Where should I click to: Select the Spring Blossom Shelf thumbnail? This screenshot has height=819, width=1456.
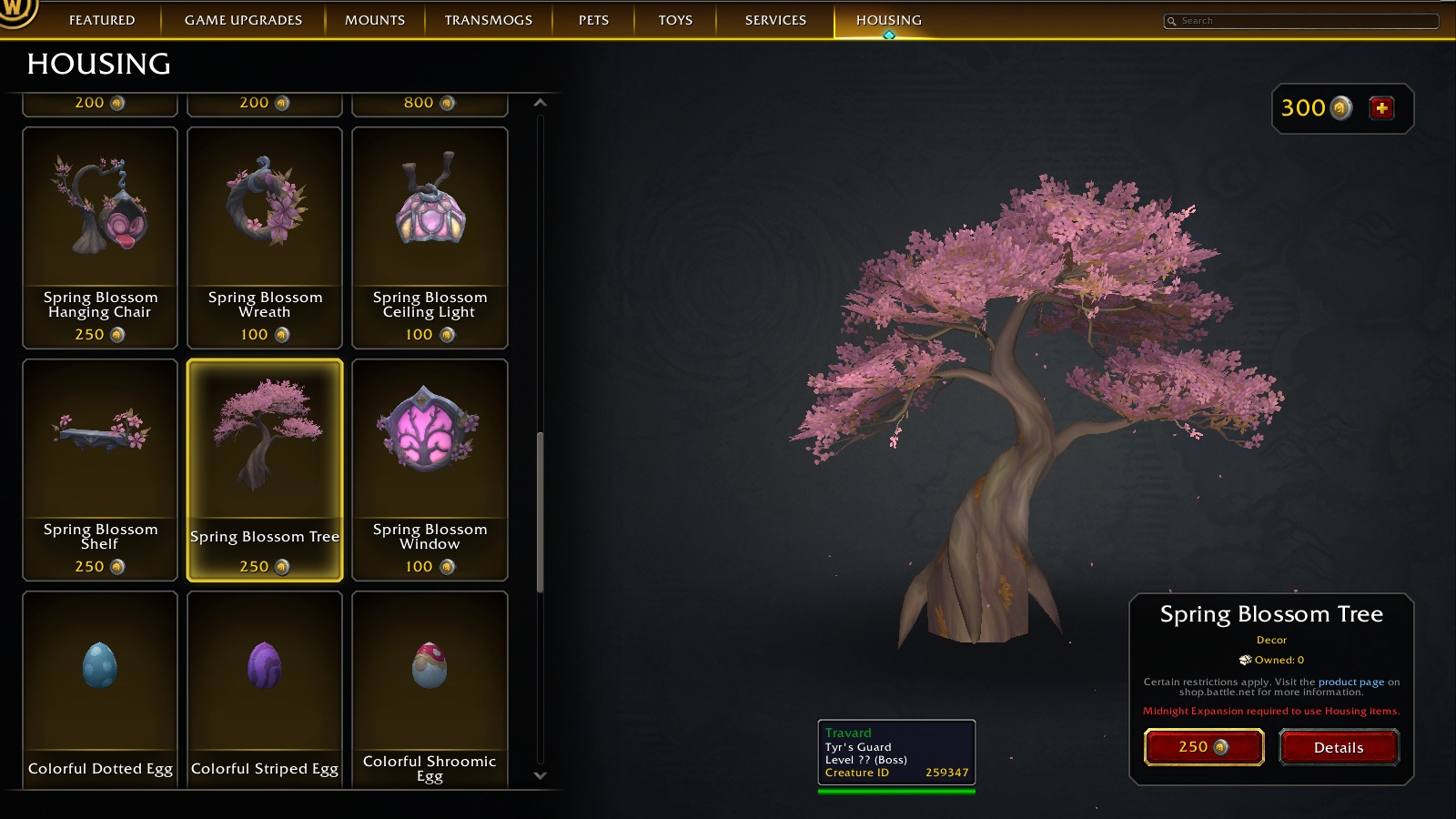[x=99, y=446]
